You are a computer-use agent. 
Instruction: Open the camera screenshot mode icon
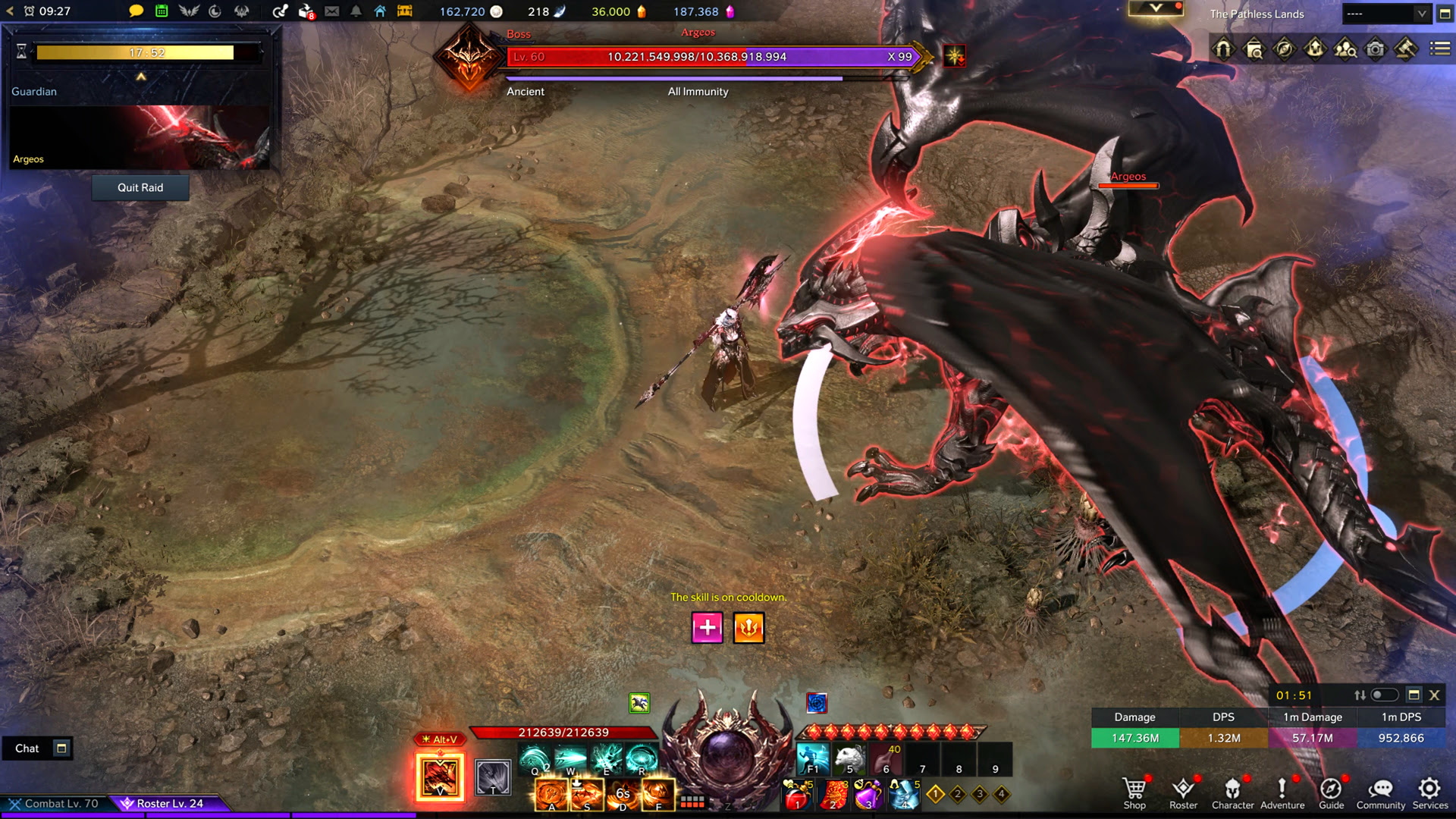(x=1375, y=49)
